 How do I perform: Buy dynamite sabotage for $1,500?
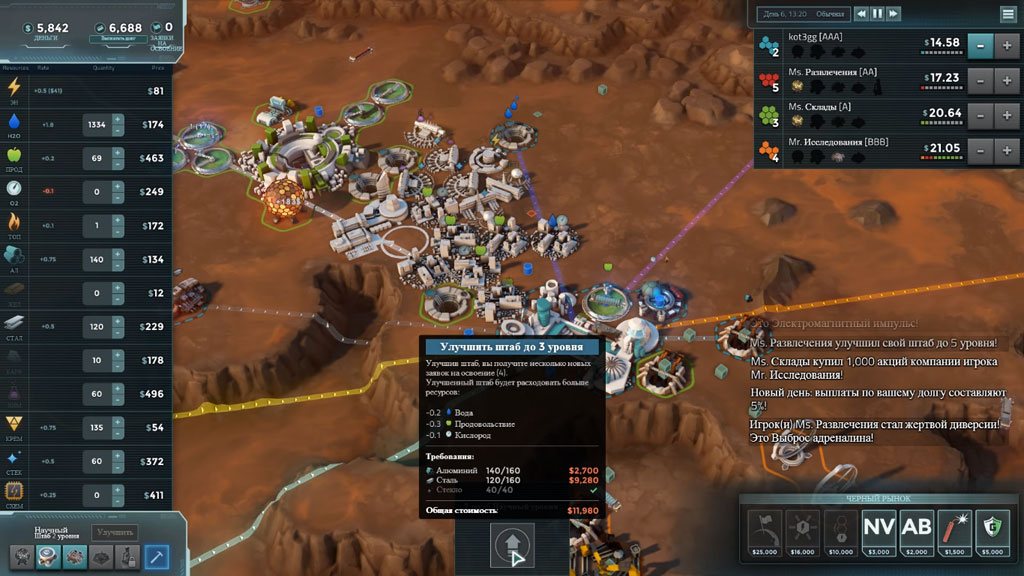coord(954,527)
